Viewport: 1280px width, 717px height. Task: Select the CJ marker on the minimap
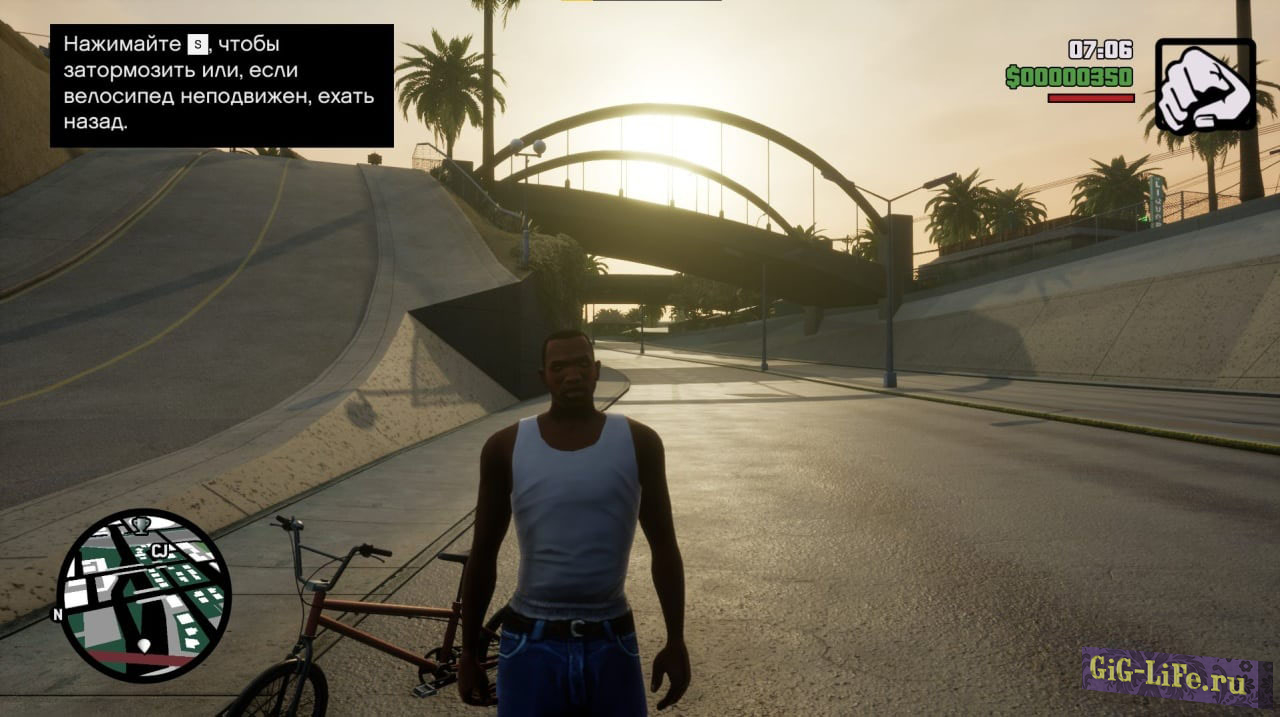click(160, 551)
